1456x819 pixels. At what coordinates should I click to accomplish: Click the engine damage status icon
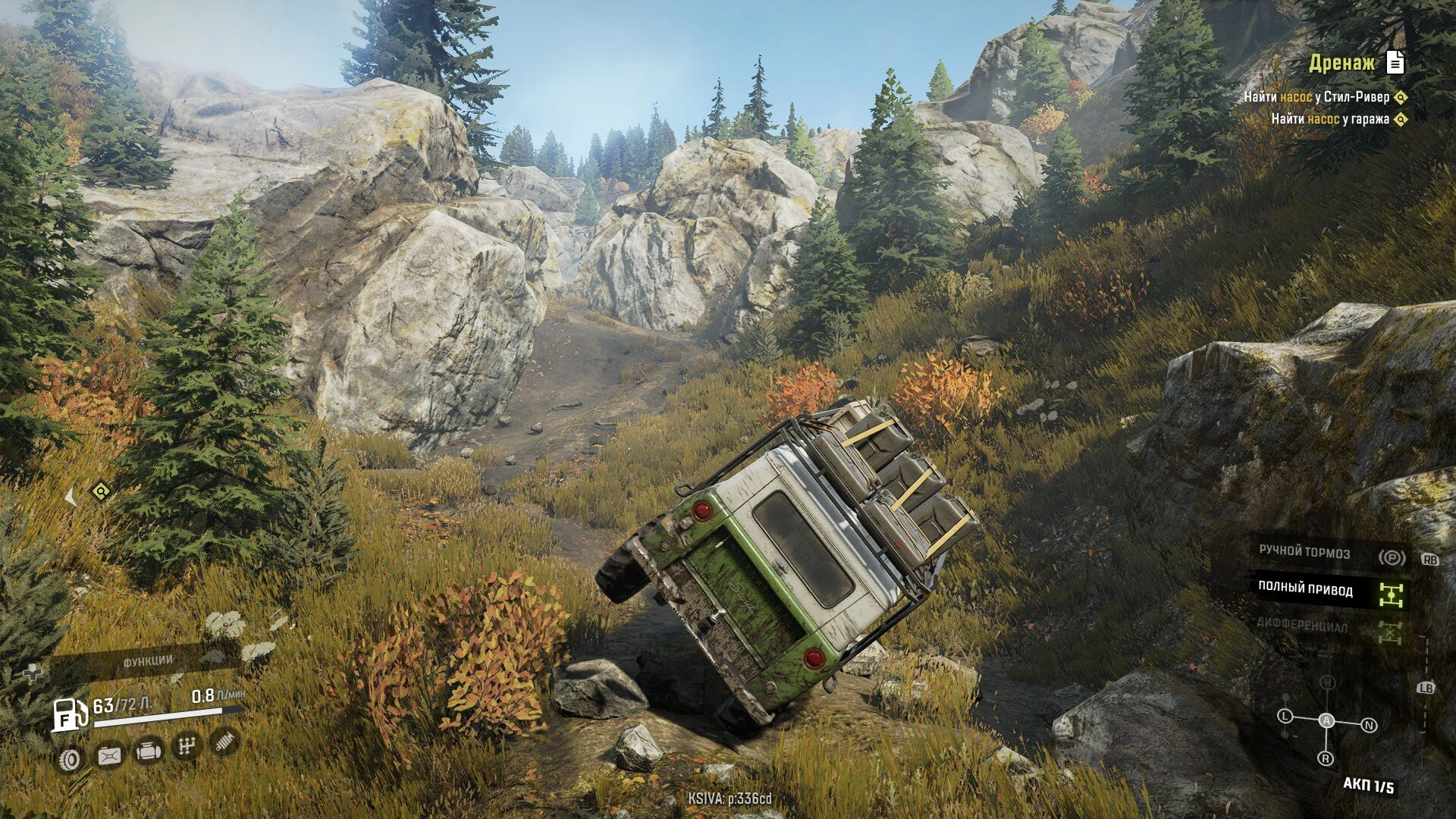tap(147, 752)
